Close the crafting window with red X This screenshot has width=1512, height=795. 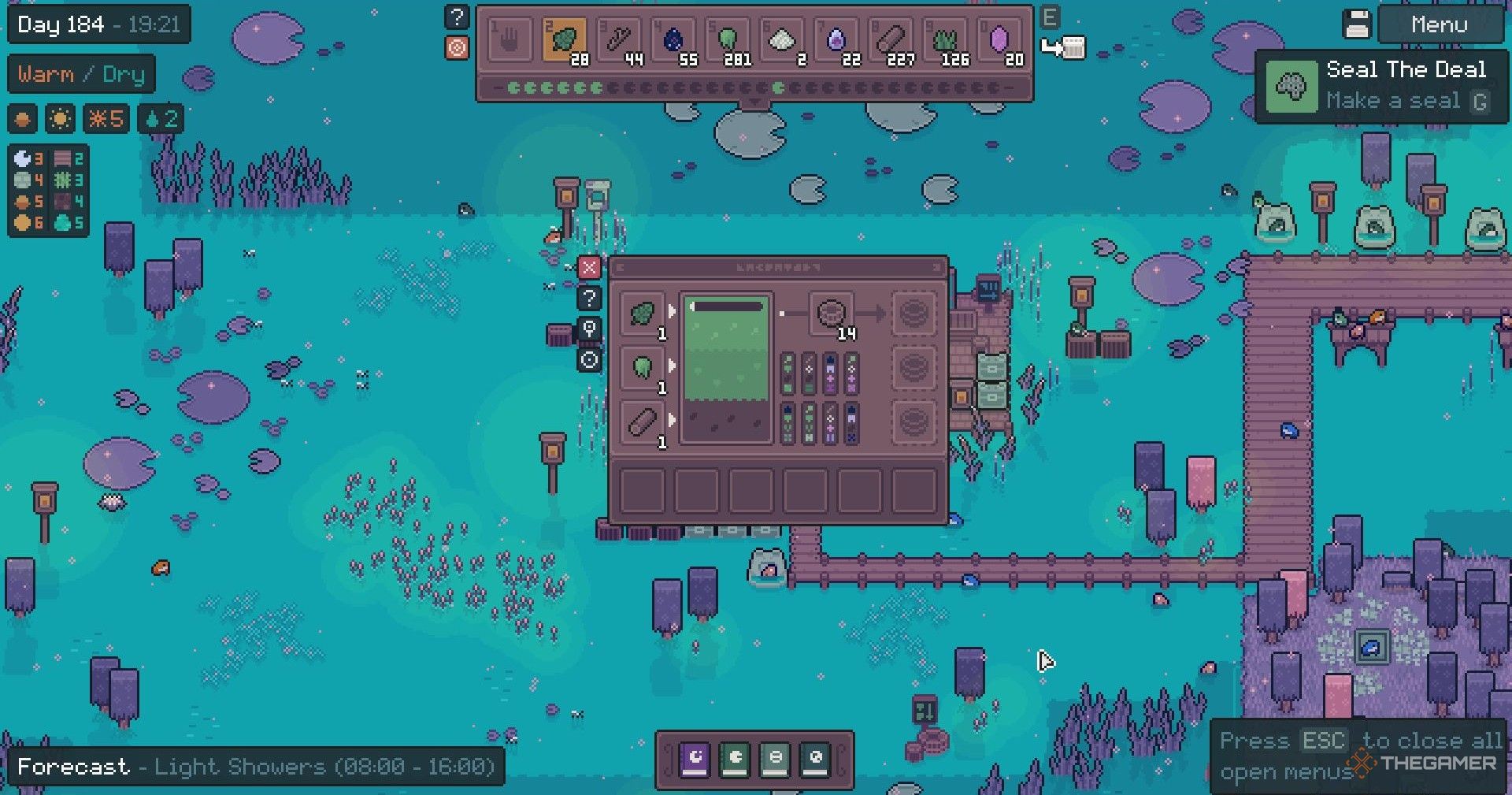pos(589,268)
